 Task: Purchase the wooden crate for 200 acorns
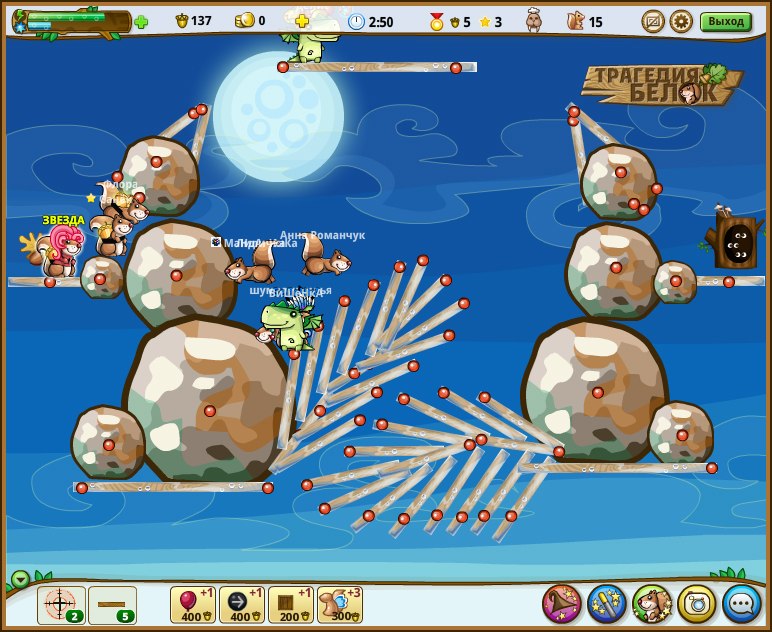291,605
